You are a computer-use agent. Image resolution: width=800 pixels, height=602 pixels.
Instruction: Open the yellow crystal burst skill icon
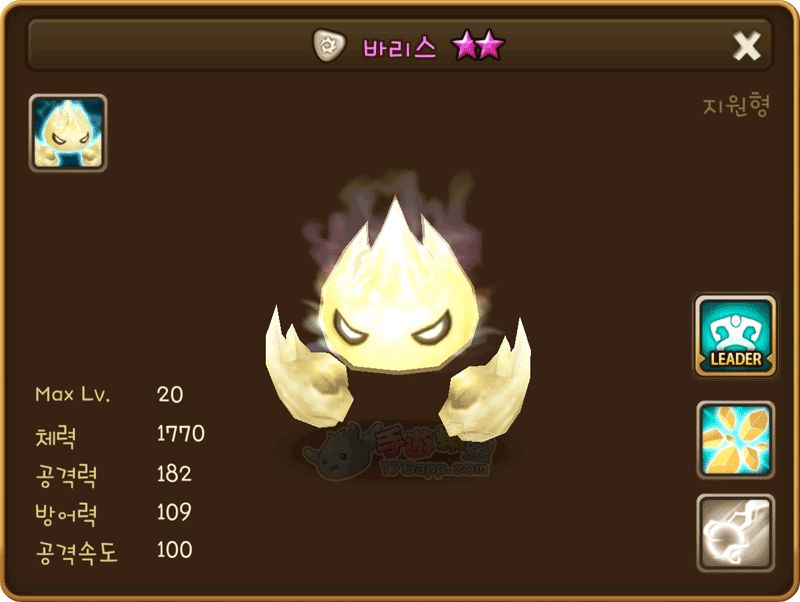736,440
